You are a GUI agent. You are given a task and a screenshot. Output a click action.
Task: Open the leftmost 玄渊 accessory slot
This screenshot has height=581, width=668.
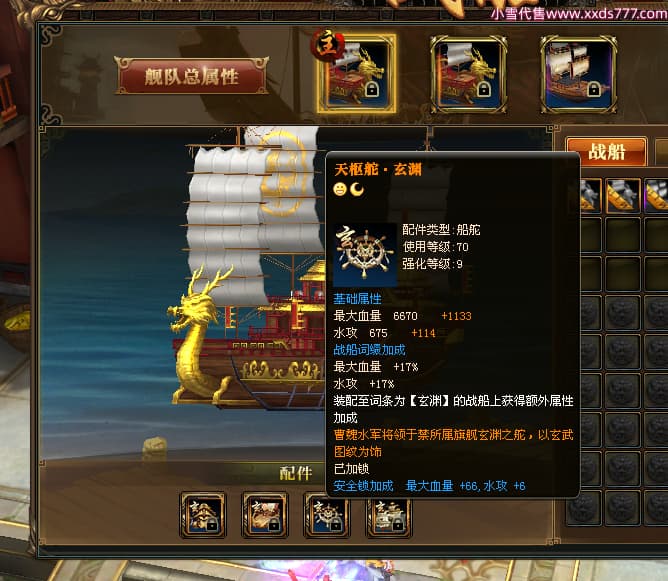click(x=203, y=515)
